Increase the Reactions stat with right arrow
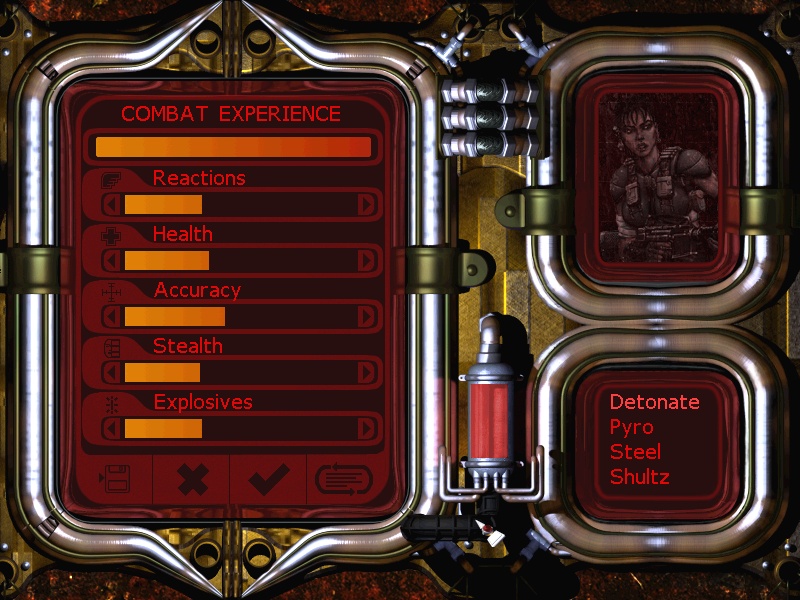800x600 pixels. coord(368,205)
